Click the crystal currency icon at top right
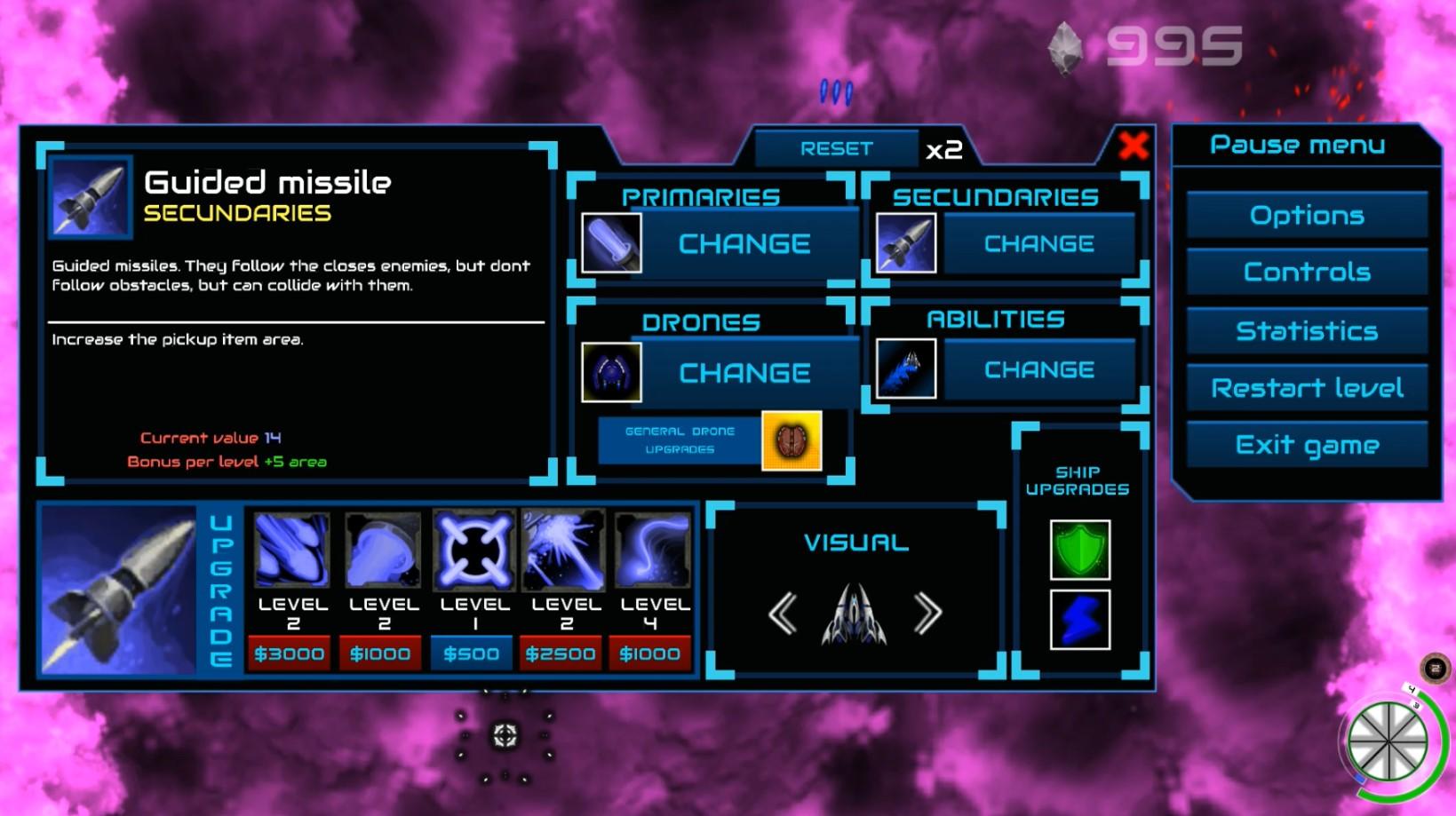 point(1065,48)
